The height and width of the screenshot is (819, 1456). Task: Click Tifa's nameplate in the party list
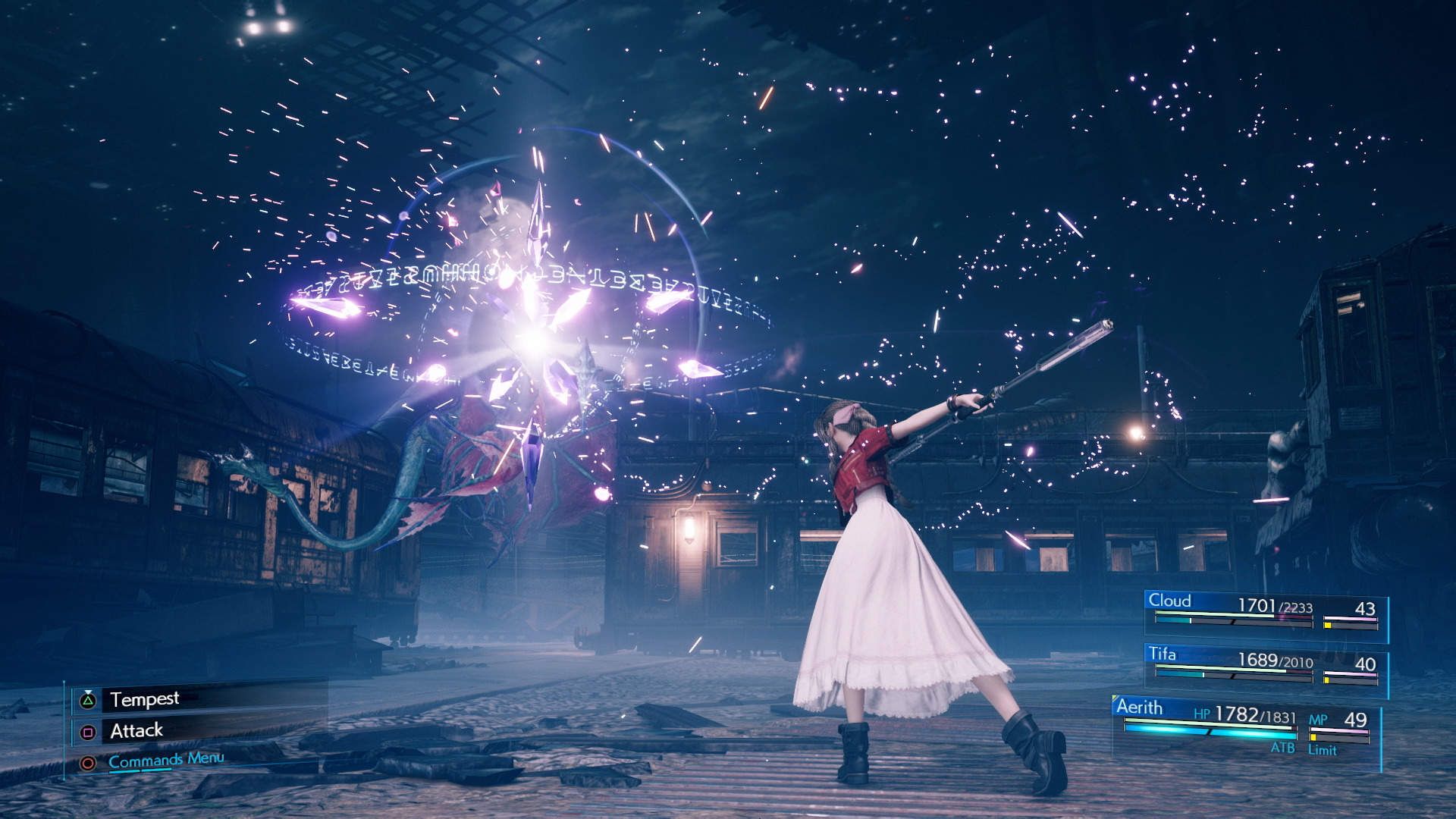pyautogui.click(x=1163, y=654)
